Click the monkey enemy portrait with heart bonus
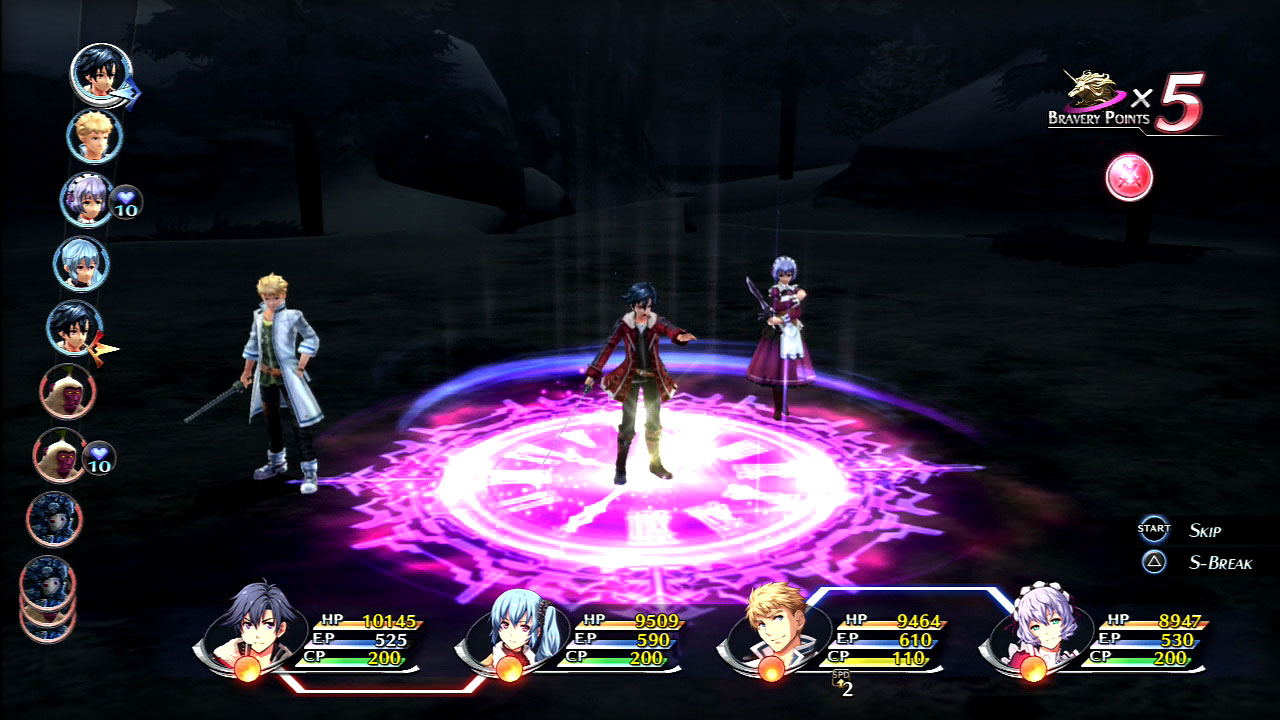Screen dimensions: 1280x720 (61, 455)
